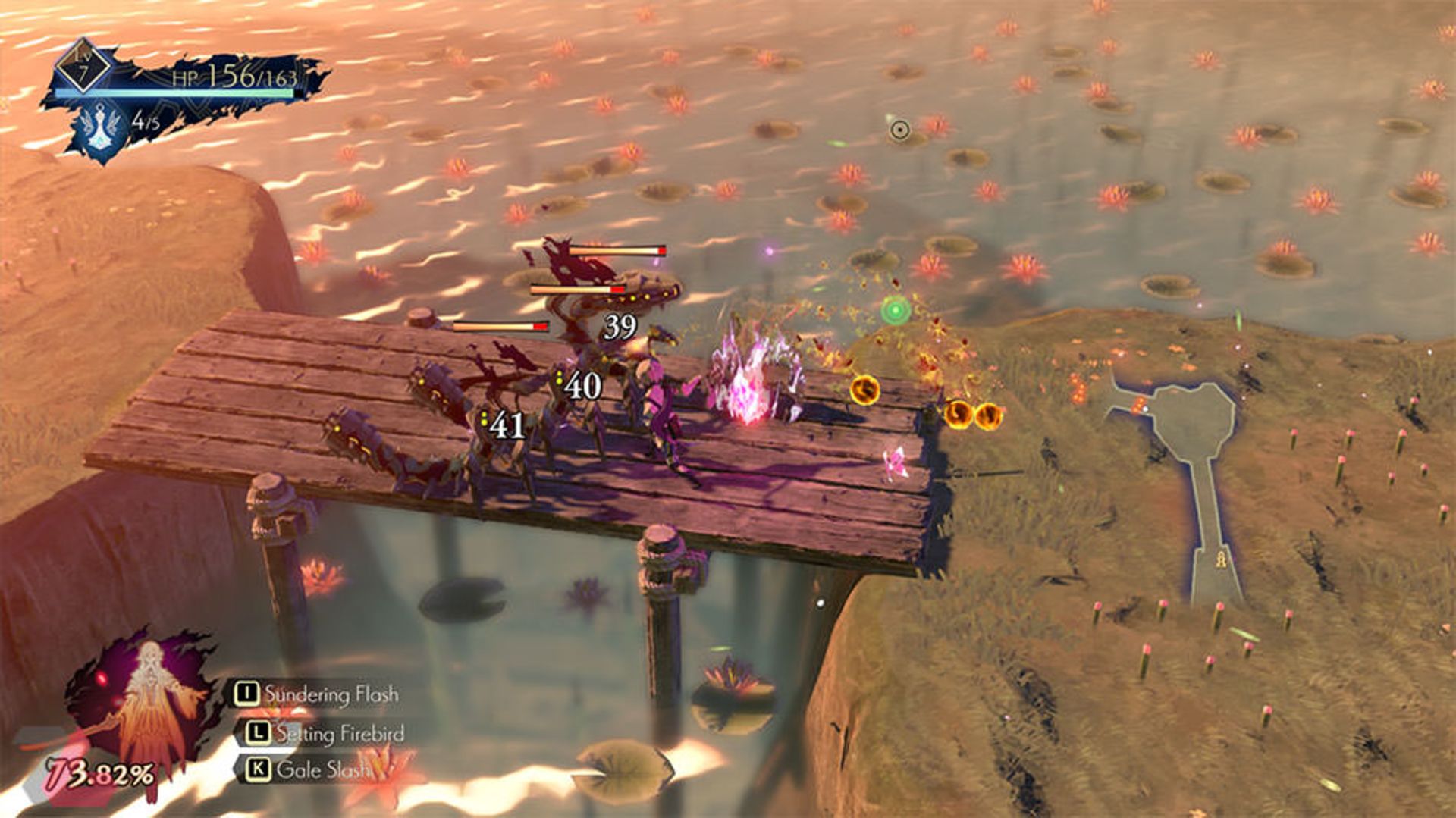Select the Sundering Flash skill
Screen dimensions: 1456x818
pyautogui.click(x=317, y=694)
